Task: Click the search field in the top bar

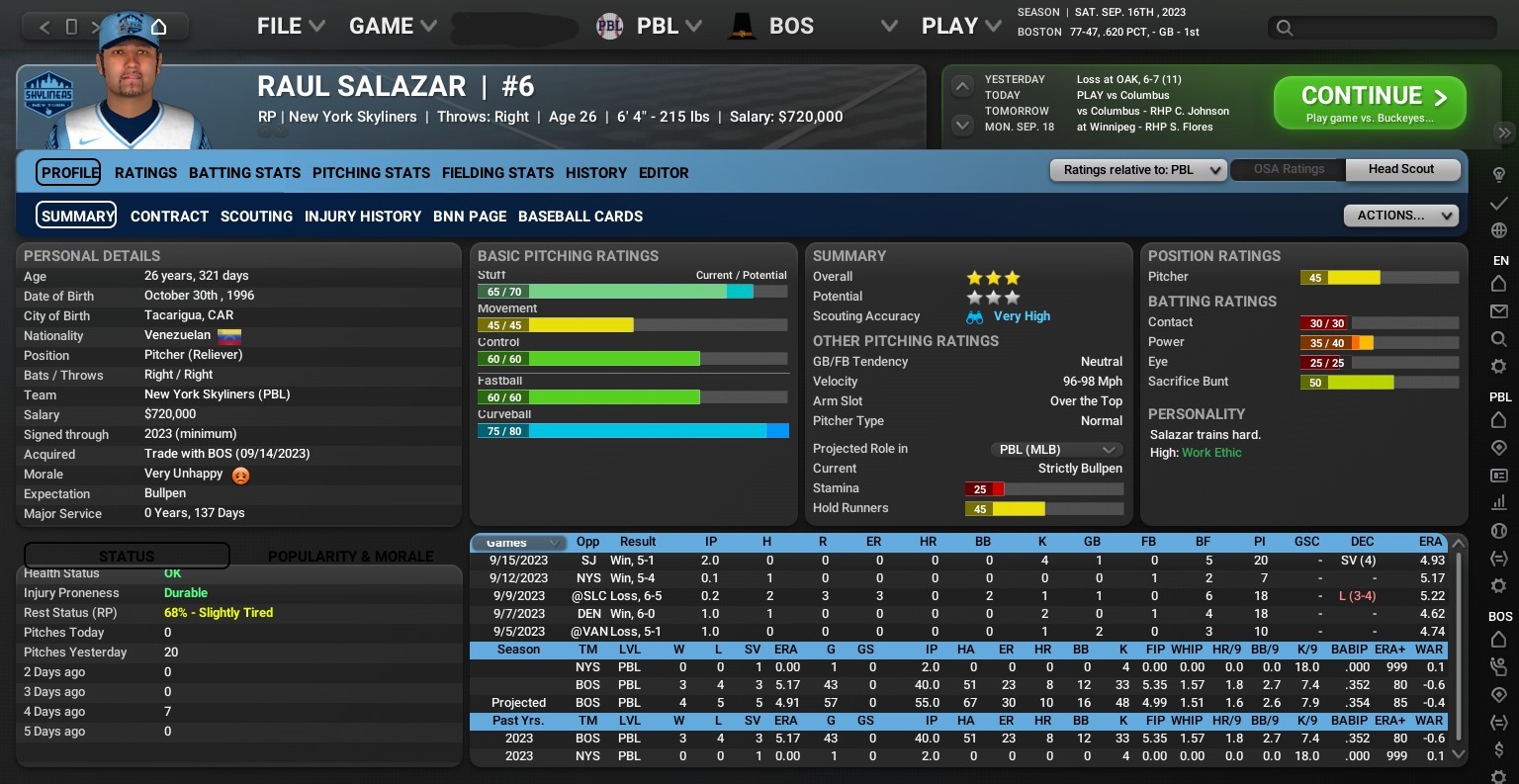Action: click(1381, 29)
